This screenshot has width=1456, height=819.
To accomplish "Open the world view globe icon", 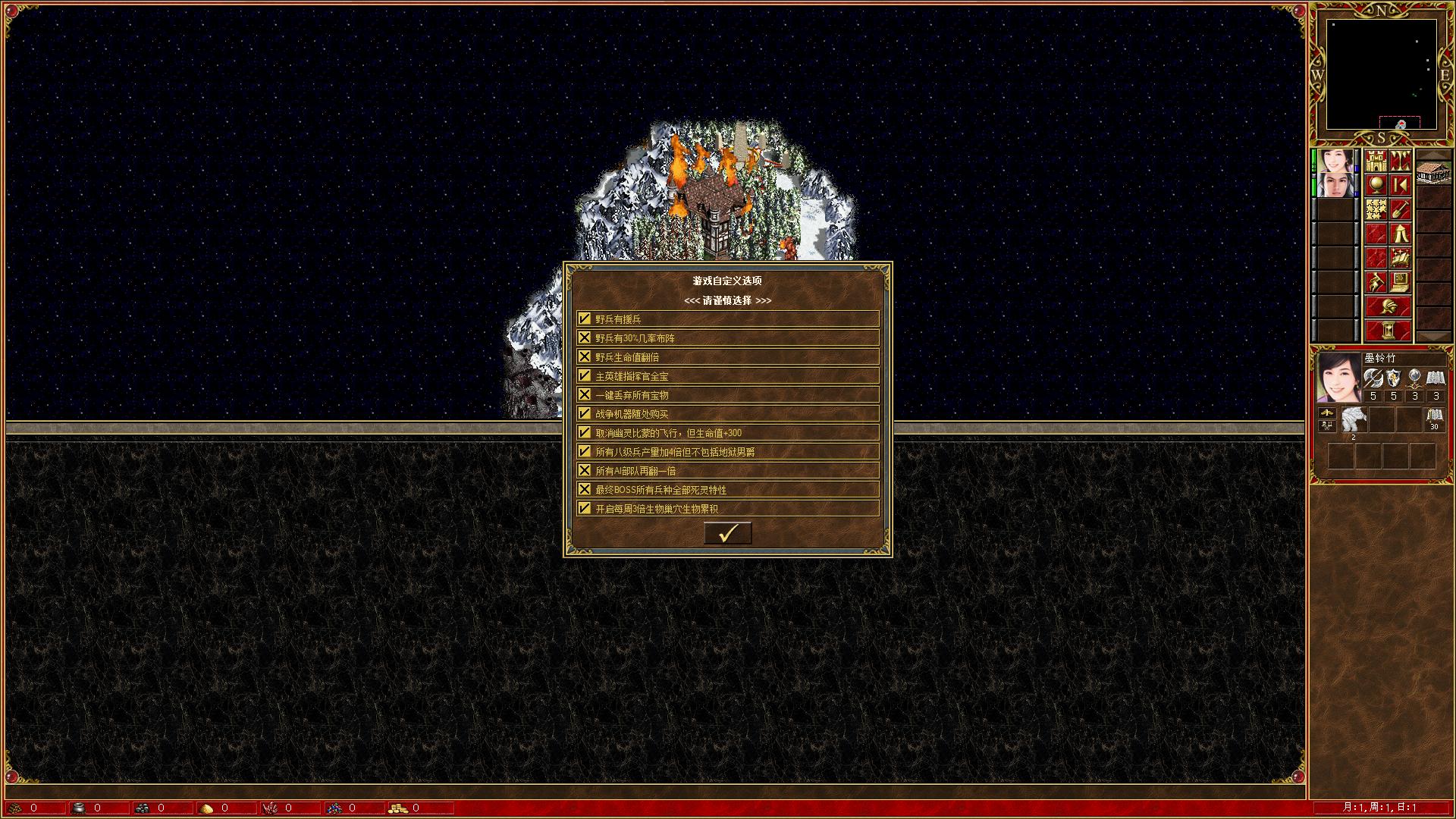I will point(1376,186).
